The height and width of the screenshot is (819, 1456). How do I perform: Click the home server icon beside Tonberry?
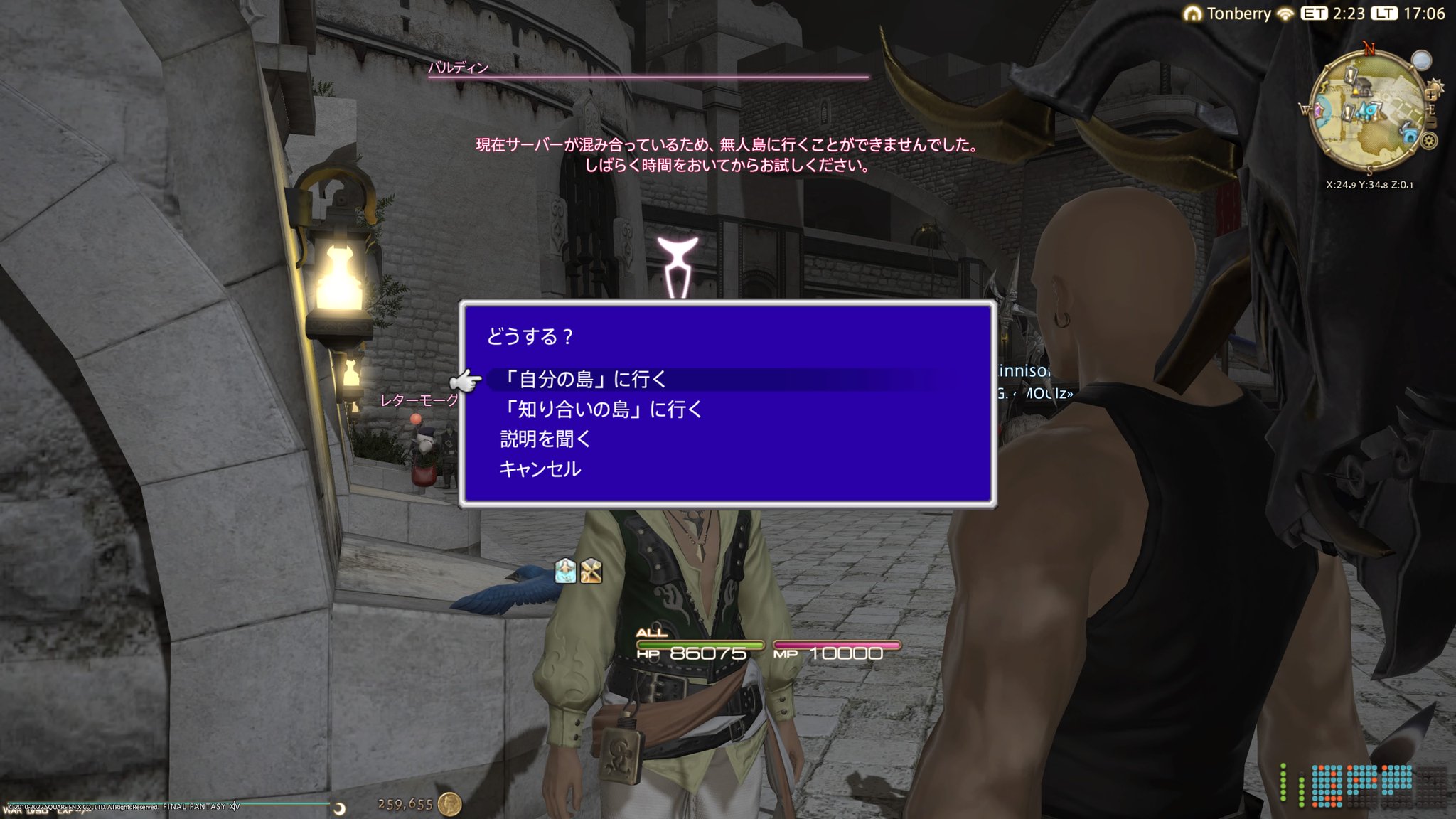coord(1192,14)
